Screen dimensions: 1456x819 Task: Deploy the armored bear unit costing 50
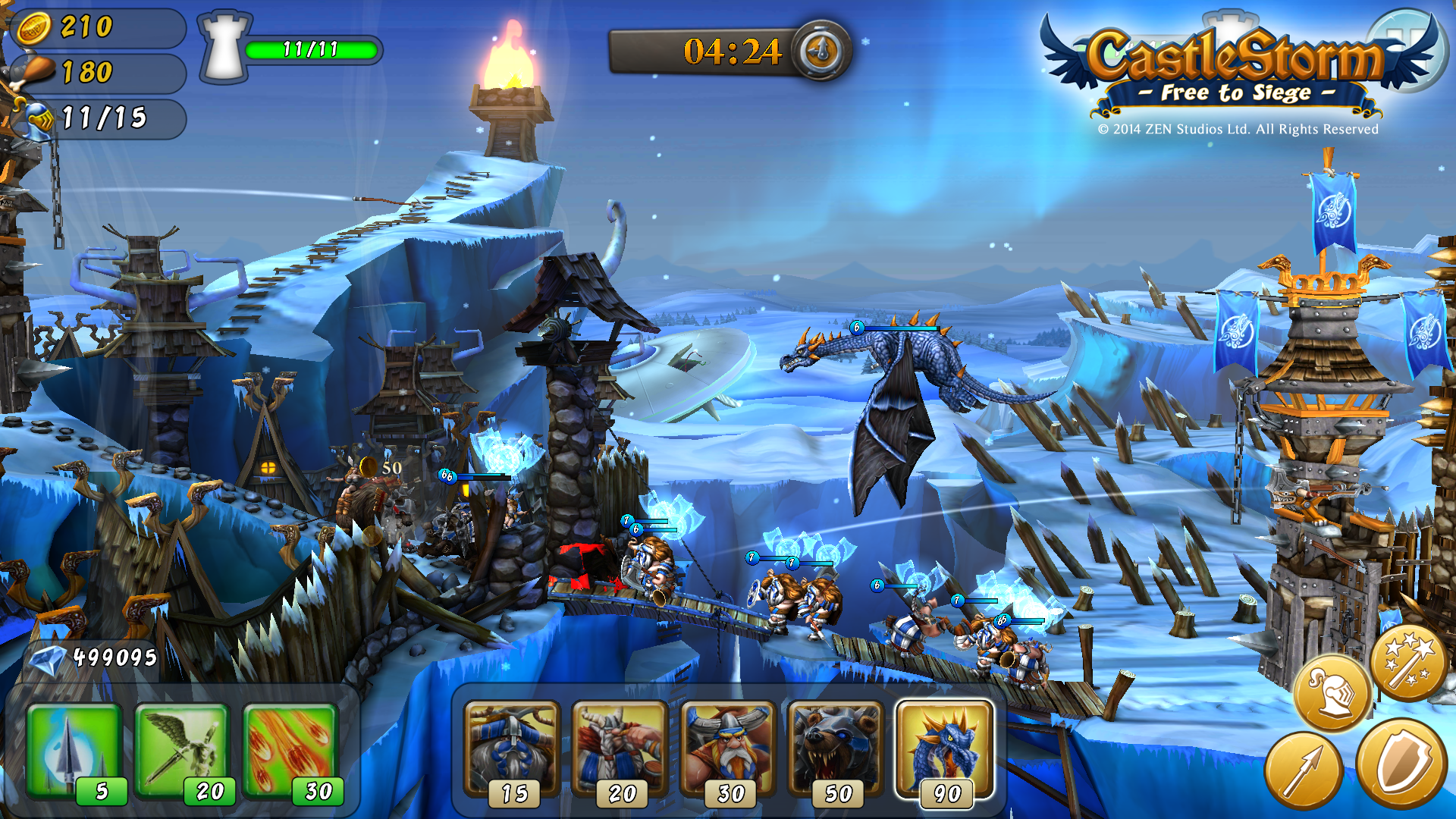tap(836, 751)
